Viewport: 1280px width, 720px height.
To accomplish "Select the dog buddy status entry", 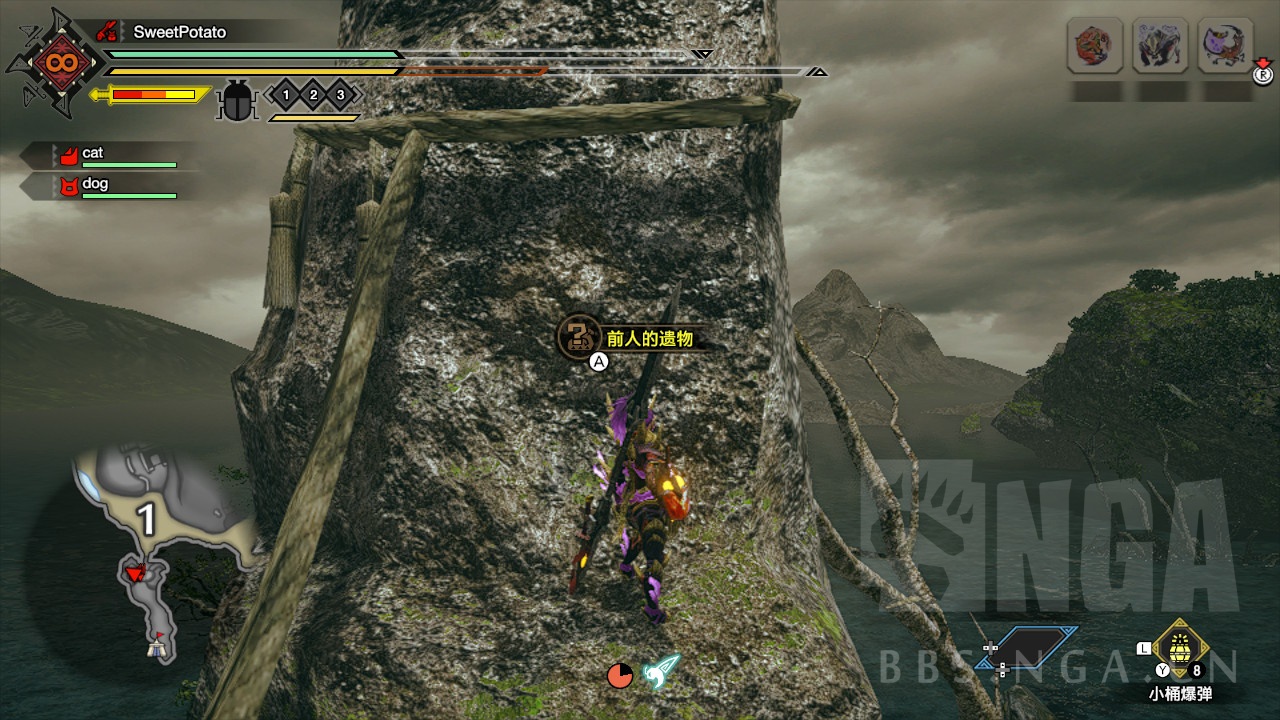I will coord(110,186).
